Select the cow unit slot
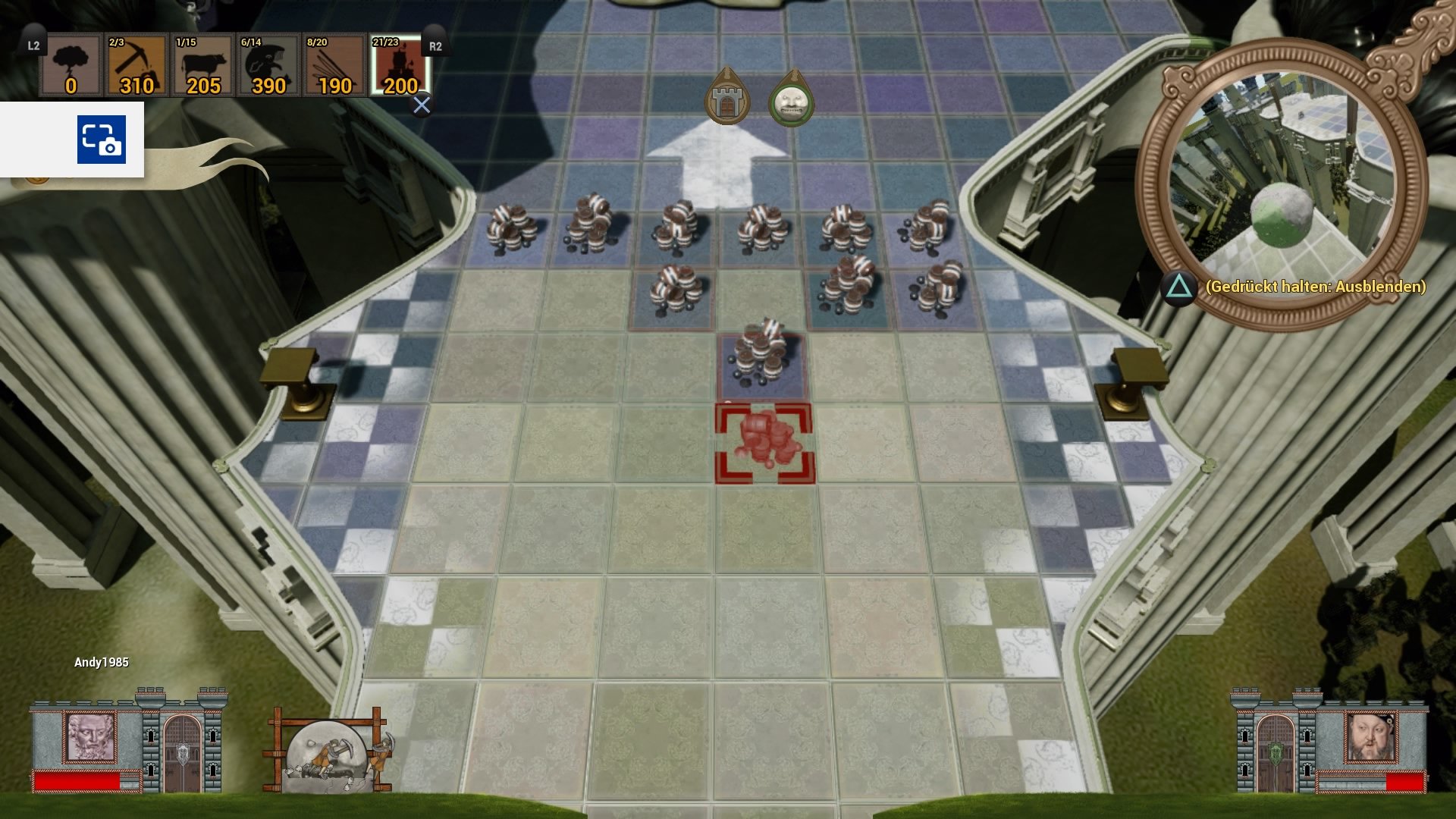Image resolution: width=1456 pixels, height=819 pixels. coord(202,66)
